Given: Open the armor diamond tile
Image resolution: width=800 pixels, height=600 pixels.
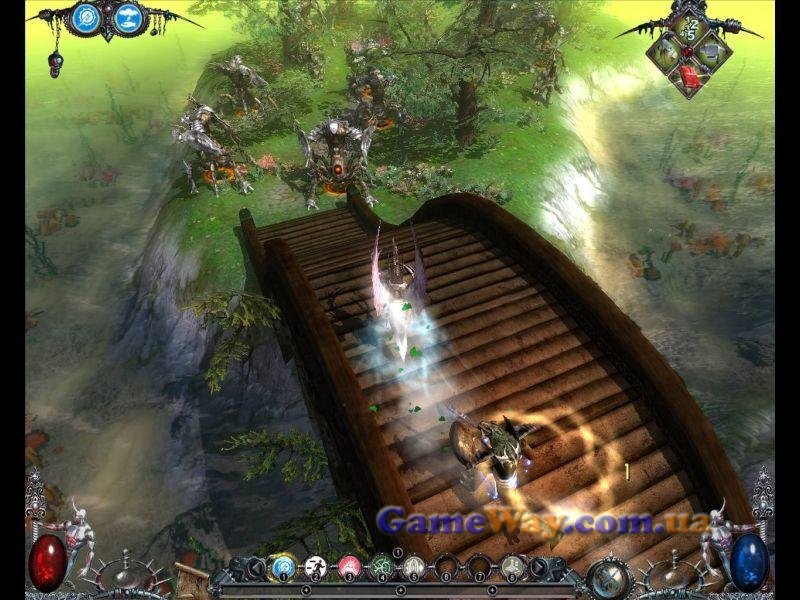Looking at the screenshot, I should 712,52.
